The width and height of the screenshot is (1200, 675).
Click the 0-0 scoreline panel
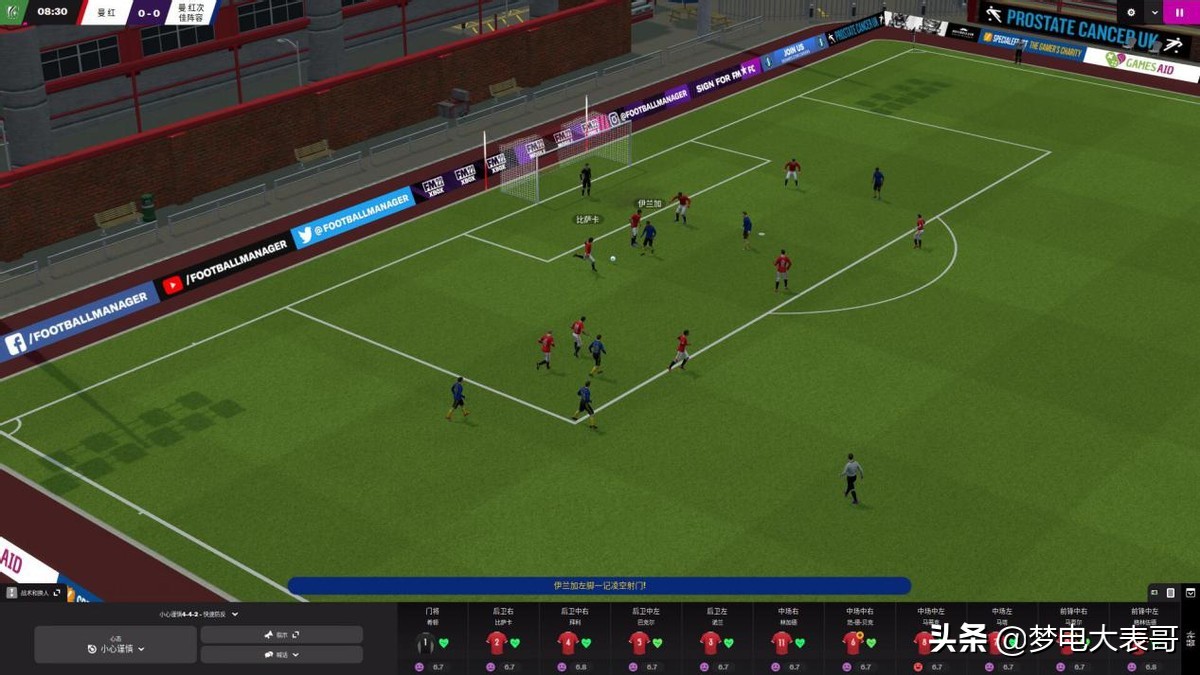click(x=150, y=13)
